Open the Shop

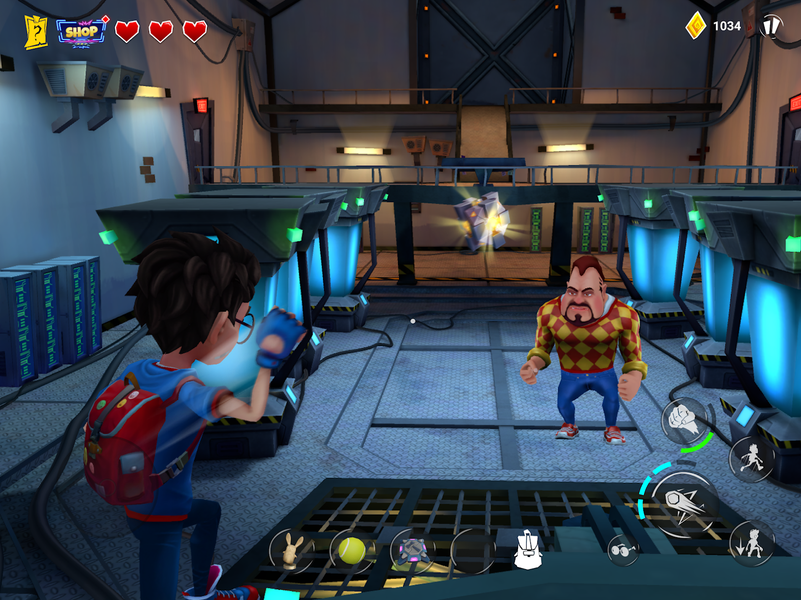pos(83,30)
